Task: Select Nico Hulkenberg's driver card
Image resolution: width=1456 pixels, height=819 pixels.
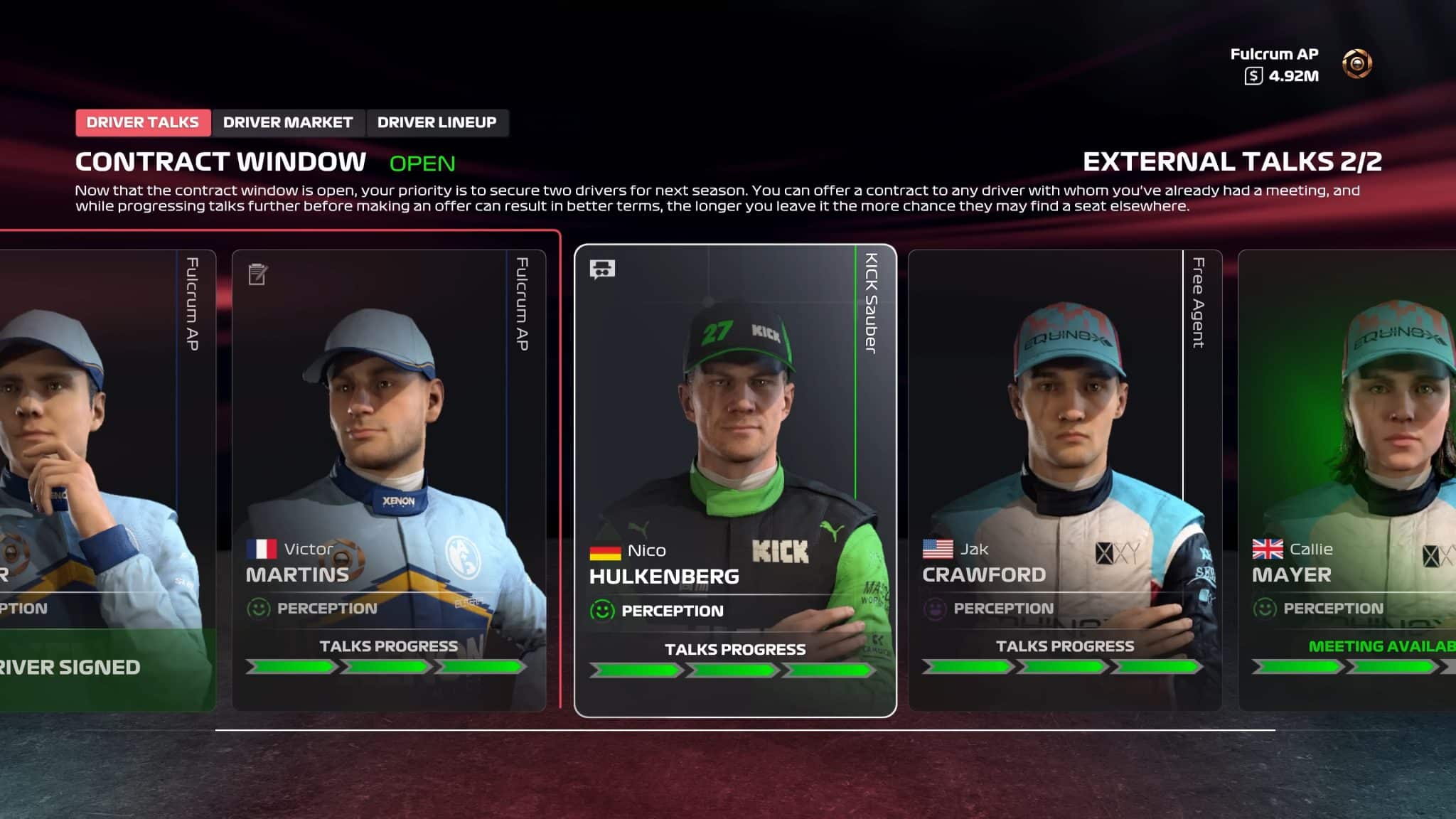Action: coord(735,480)
